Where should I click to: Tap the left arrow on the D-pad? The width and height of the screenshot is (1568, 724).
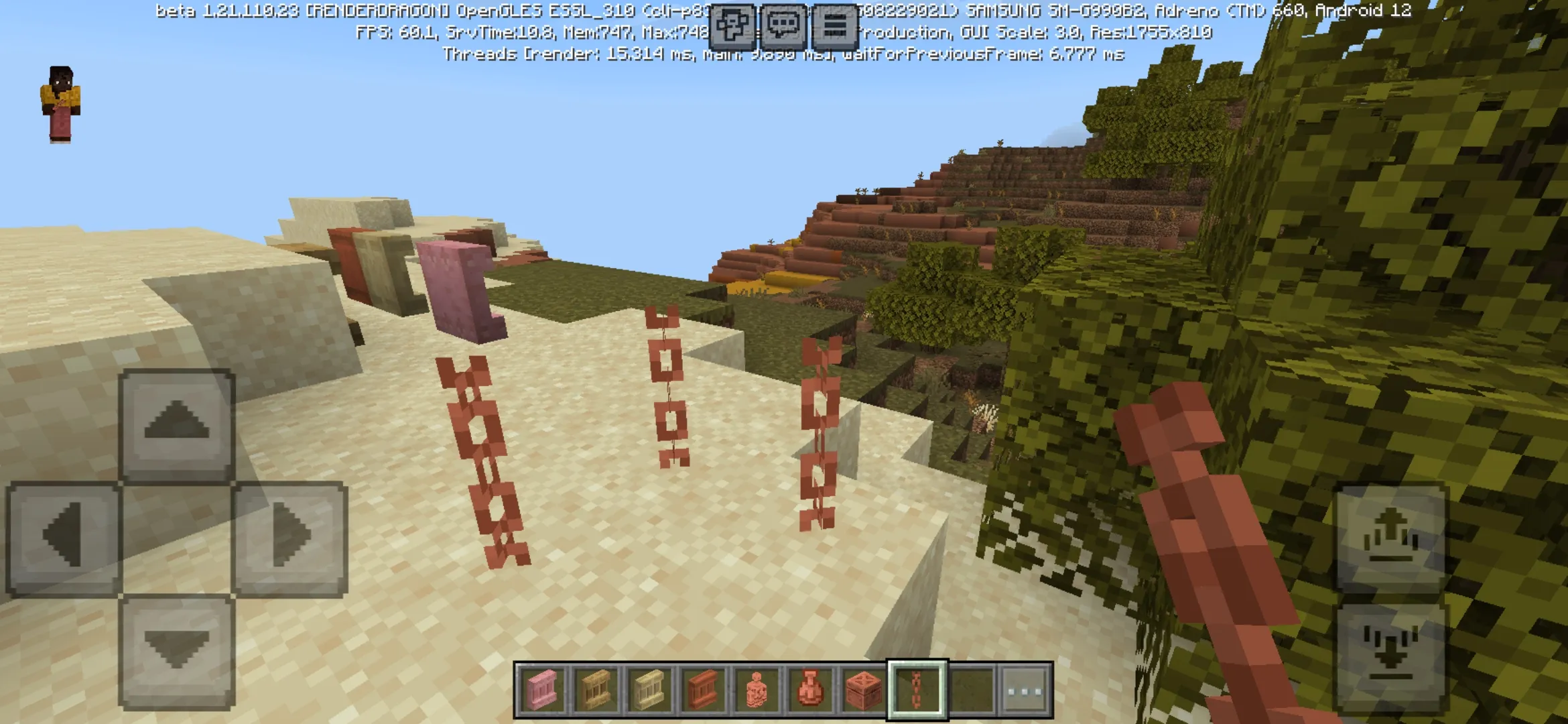click(x=63, y=538)
